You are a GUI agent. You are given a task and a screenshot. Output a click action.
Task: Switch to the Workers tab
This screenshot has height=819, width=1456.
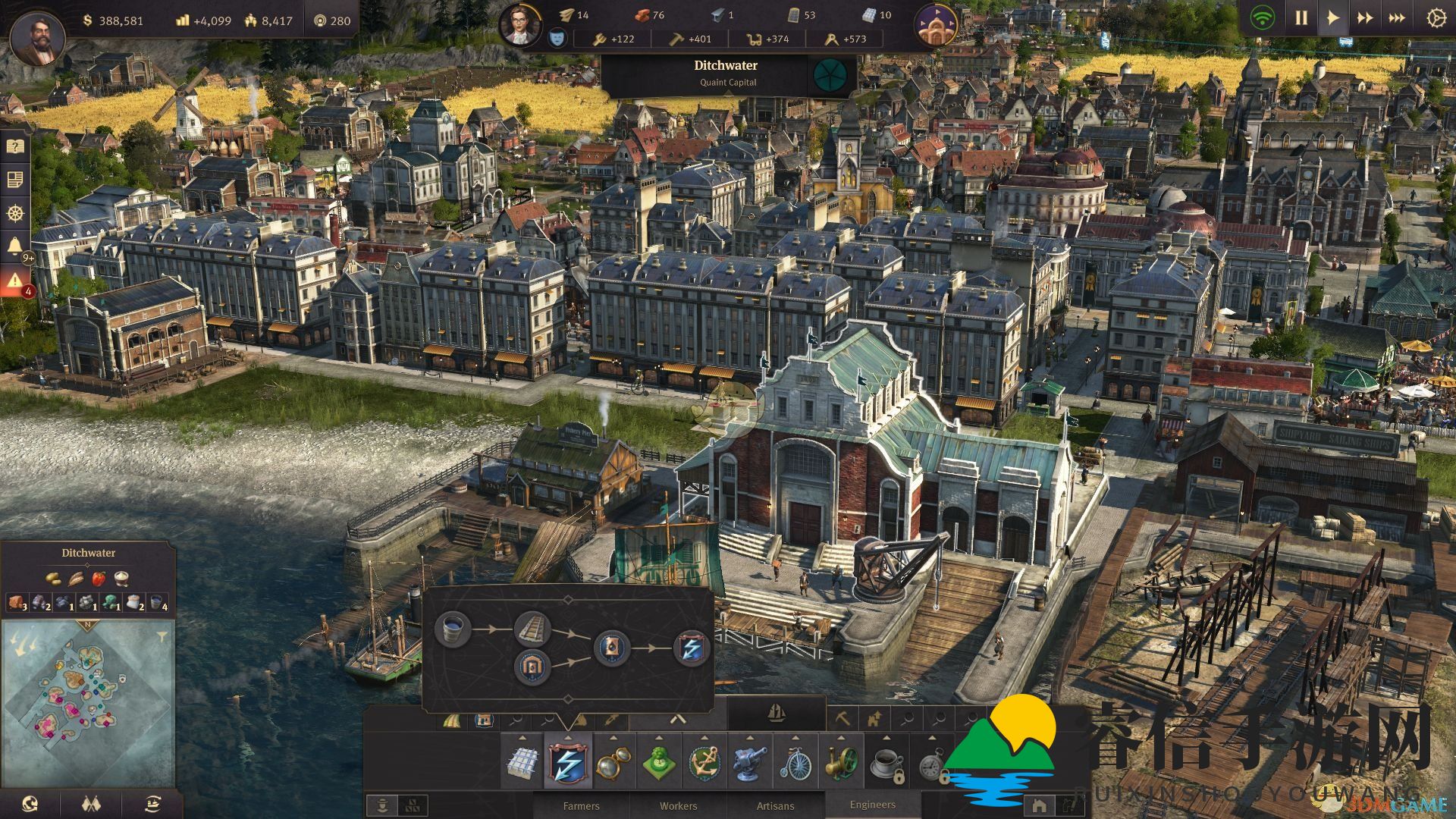tap(678, 805)
